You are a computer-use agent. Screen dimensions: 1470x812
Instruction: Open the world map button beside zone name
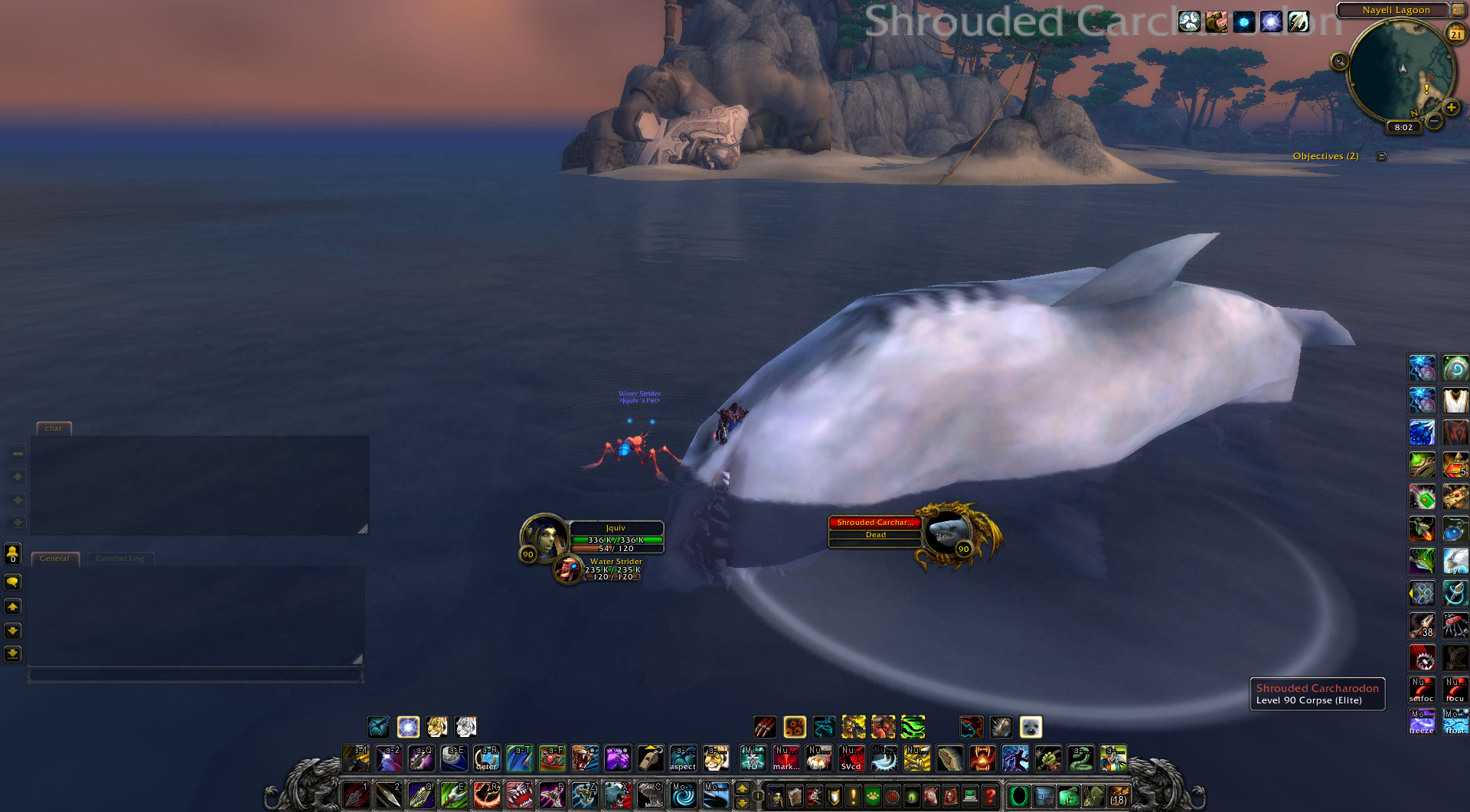point(1458,10)
